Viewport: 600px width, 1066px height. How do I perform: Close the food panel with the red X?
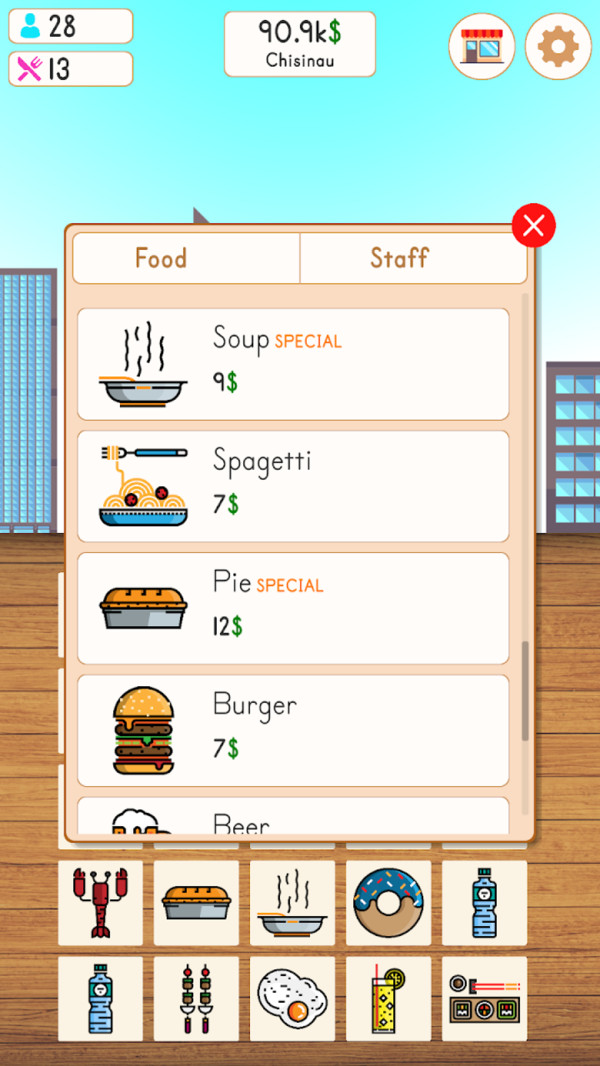click(533, 226)
